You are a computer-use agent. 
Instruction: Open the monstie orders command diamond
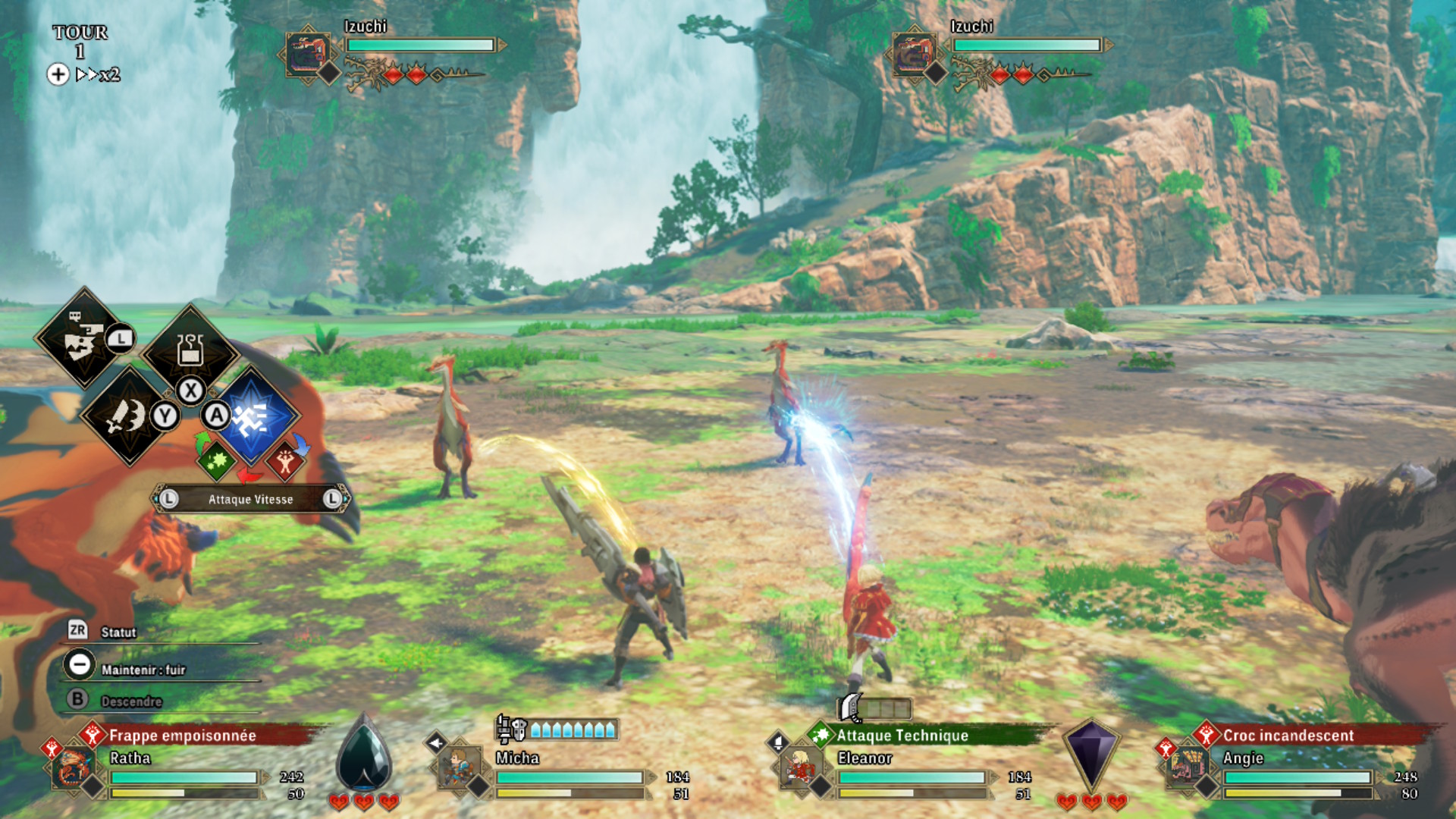pyautogui.click(x=83, y=338)
